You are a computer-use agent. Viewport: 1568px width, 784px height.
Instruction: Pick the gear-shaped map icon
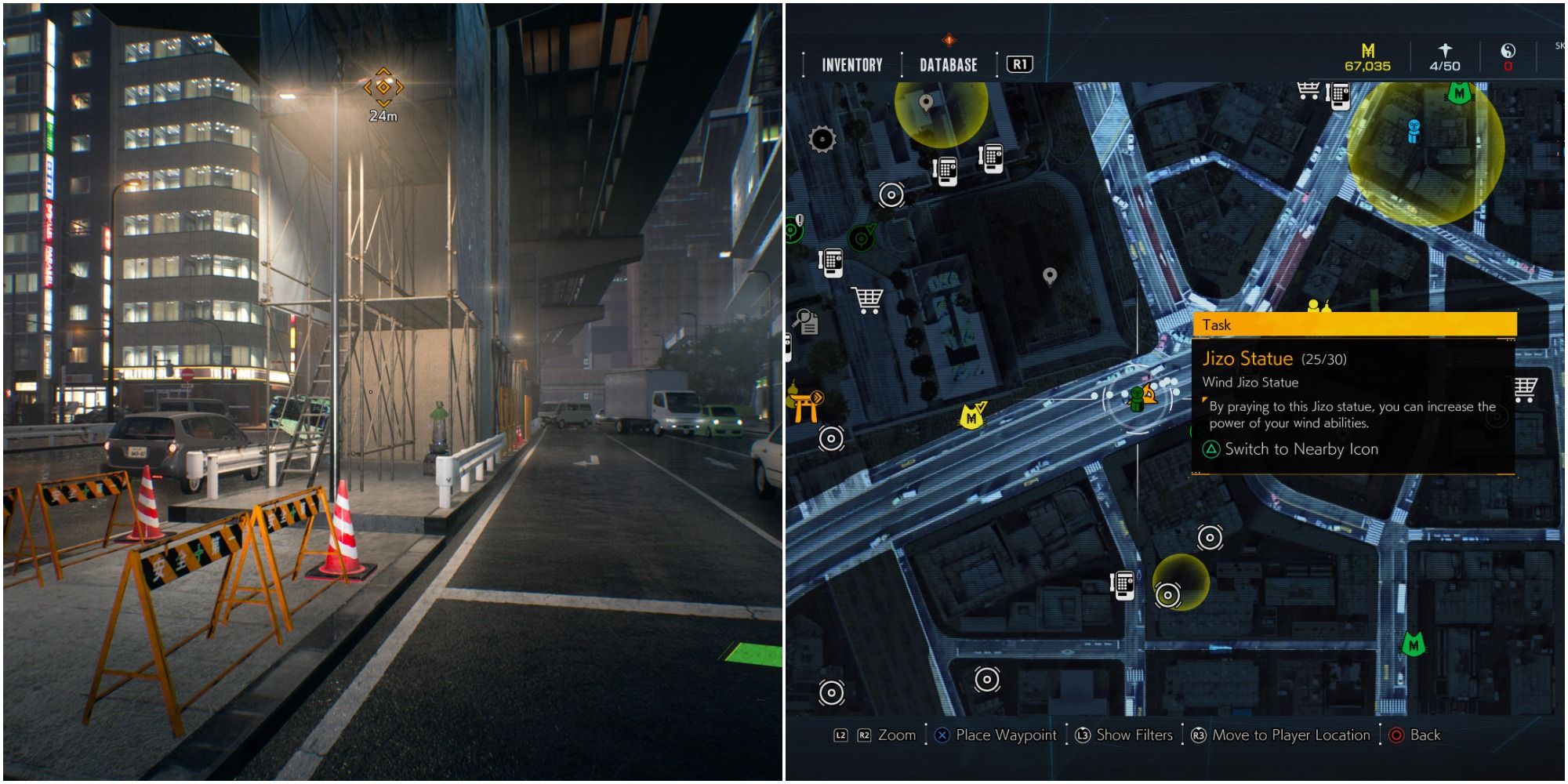coord(822,140)
